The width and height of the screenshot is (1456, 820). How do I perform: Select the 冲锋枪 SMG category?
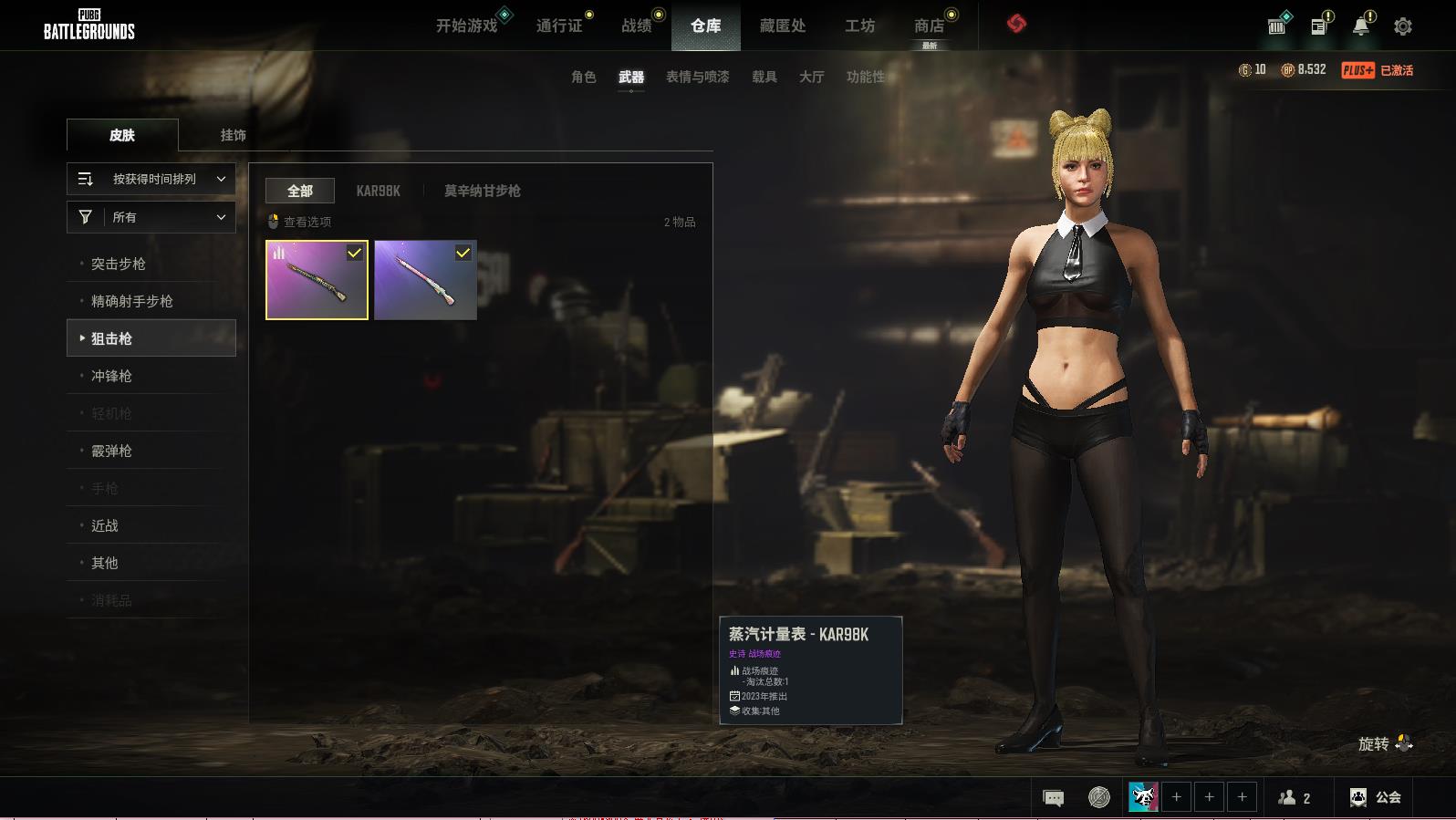pos(111,376)
